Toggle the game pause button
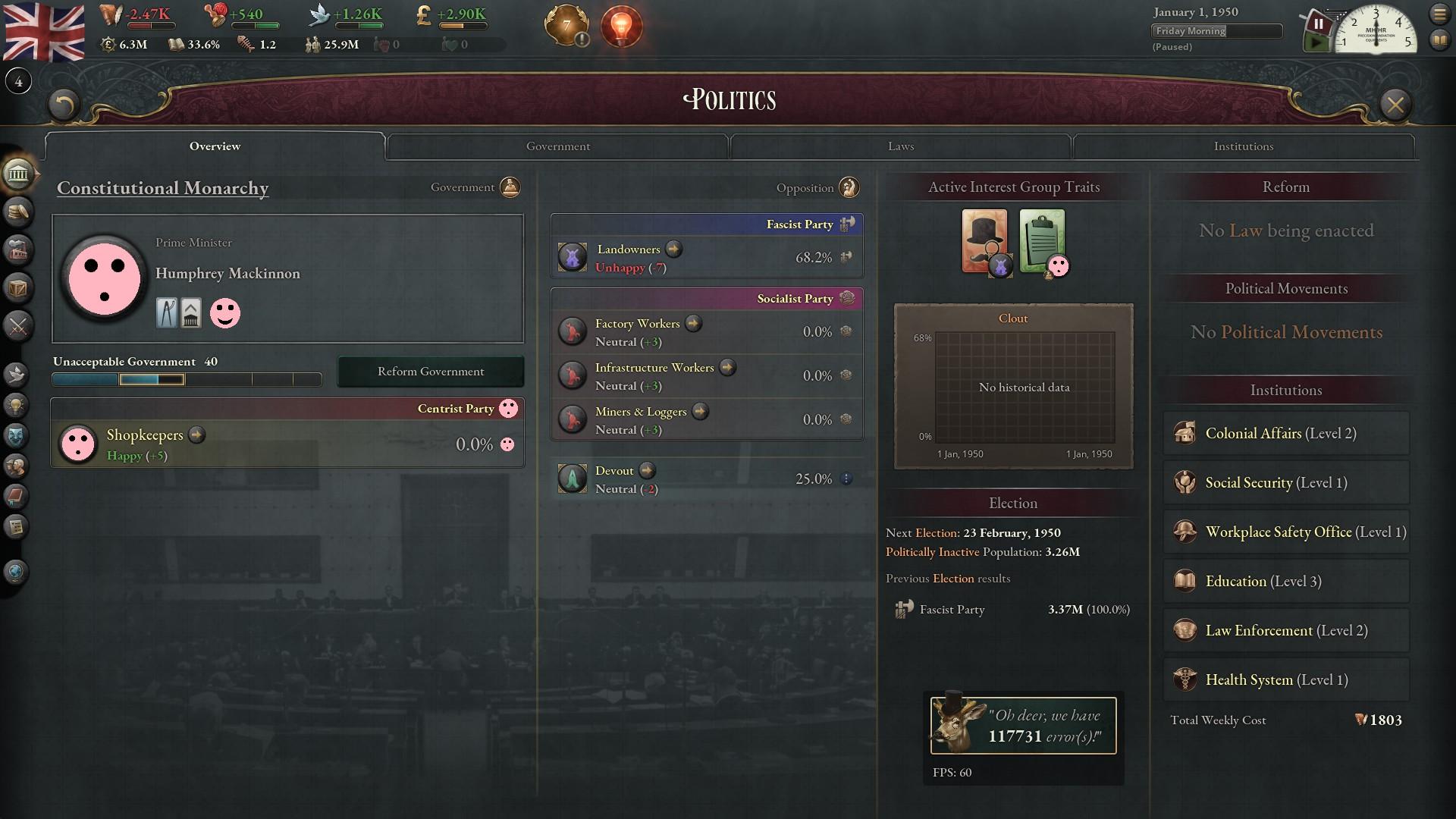 click(x=1318, y=24)
